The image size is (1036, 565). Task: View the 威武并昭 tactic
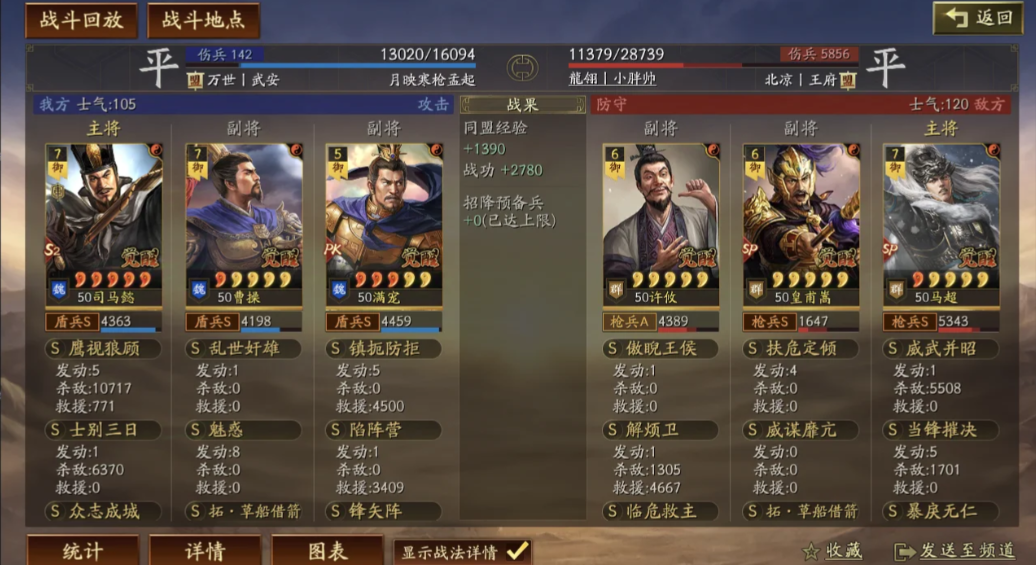click(941, 349)
